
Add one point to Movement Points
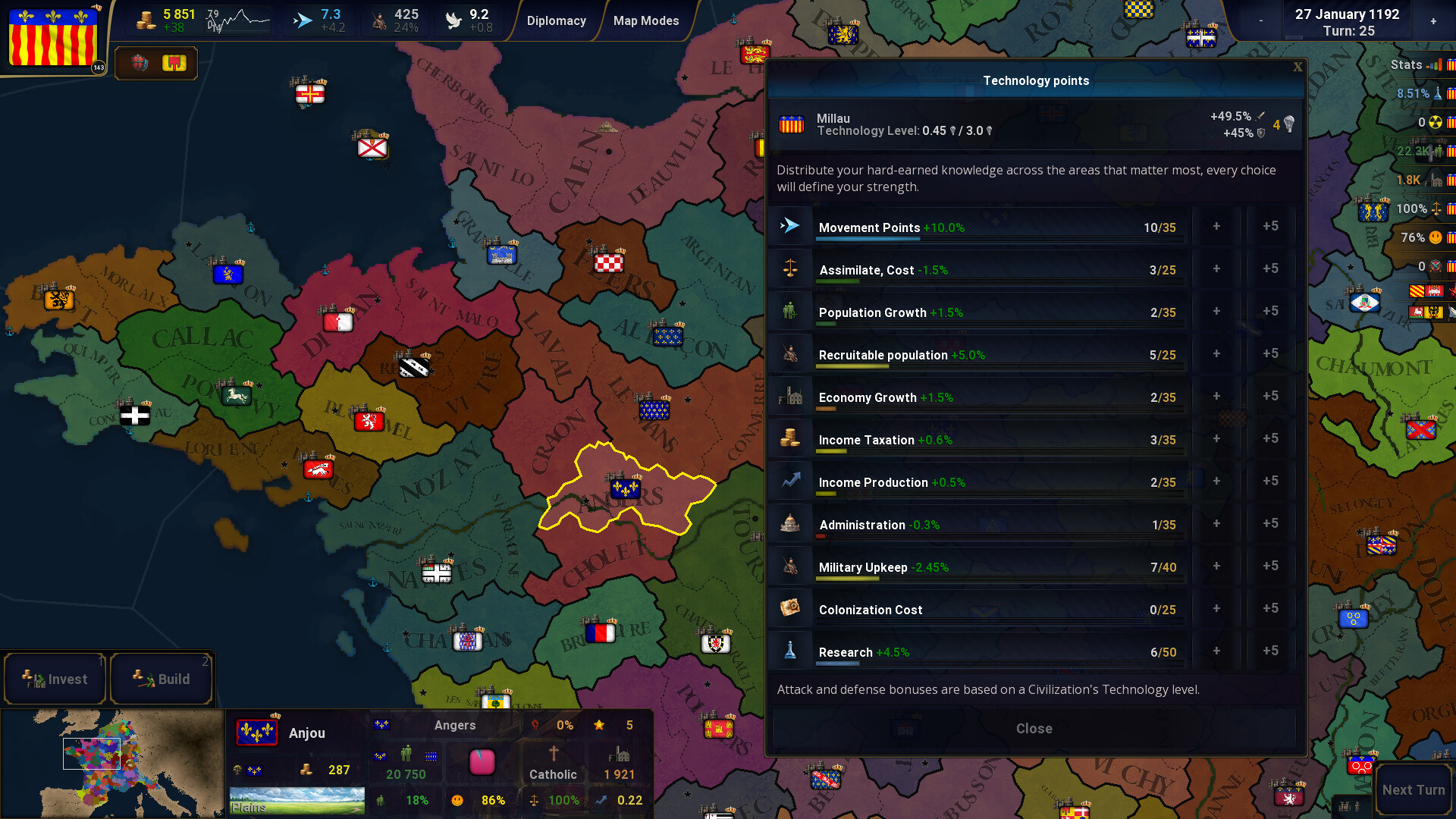tap(1216, 226)
